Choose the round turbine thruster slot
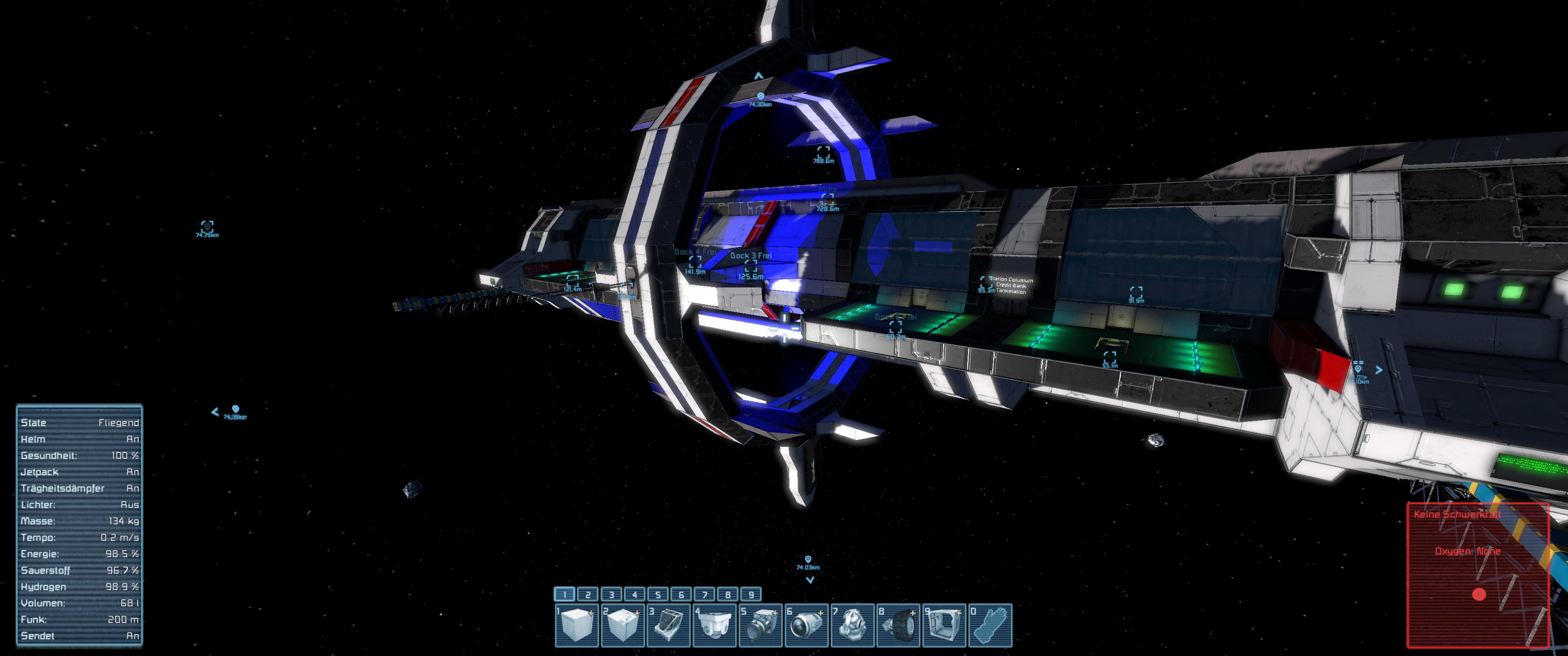Screen dimensions: 1568x656 806,625
